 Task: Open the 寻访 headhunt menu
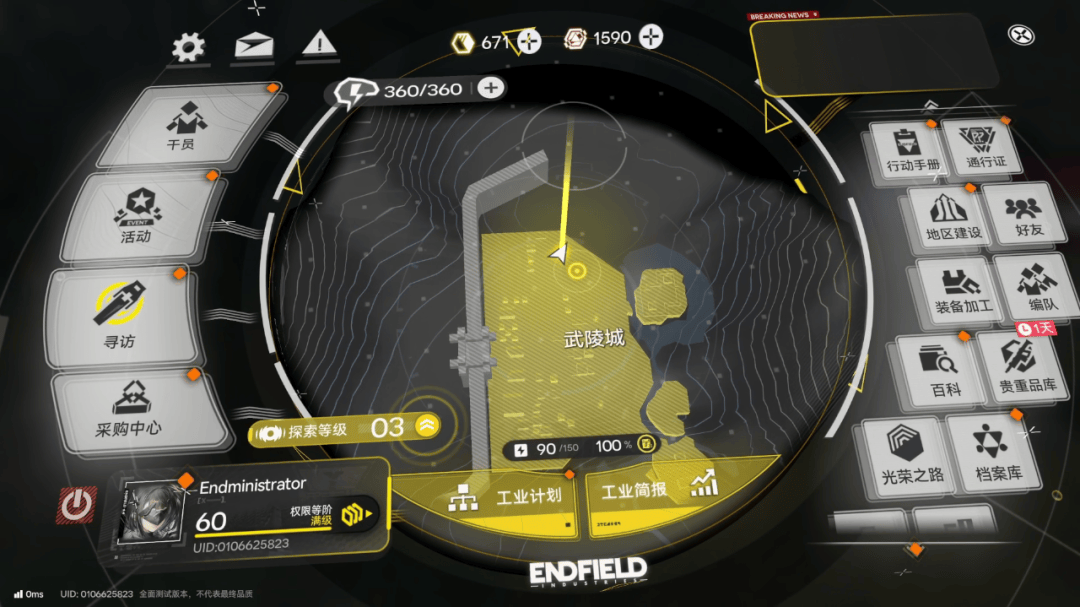click(x=119, y=313)
